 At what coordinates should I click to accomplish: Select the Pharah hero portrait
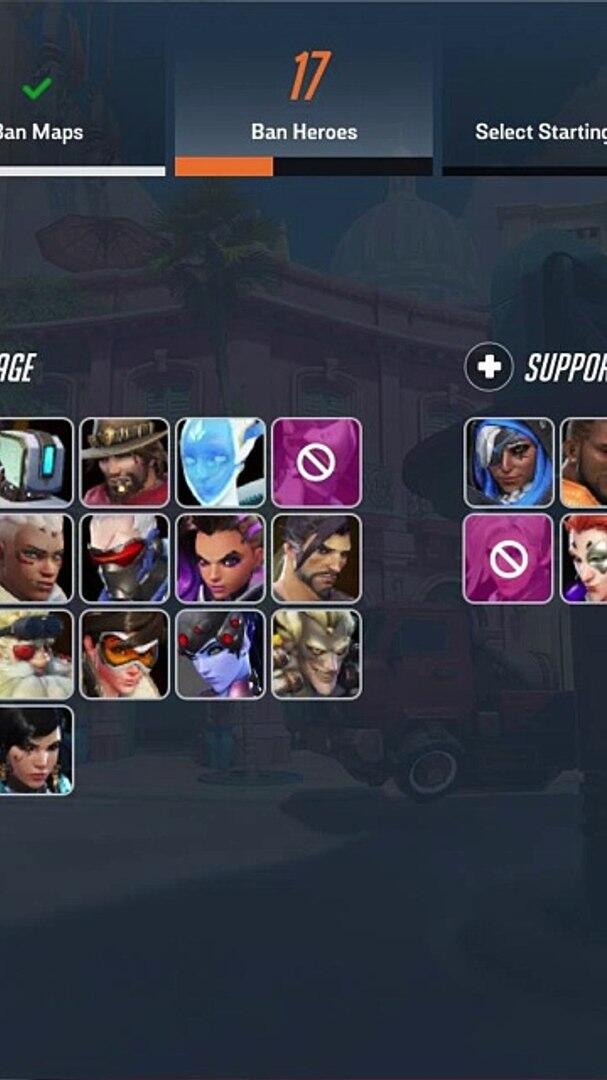[x=35, y=750]
